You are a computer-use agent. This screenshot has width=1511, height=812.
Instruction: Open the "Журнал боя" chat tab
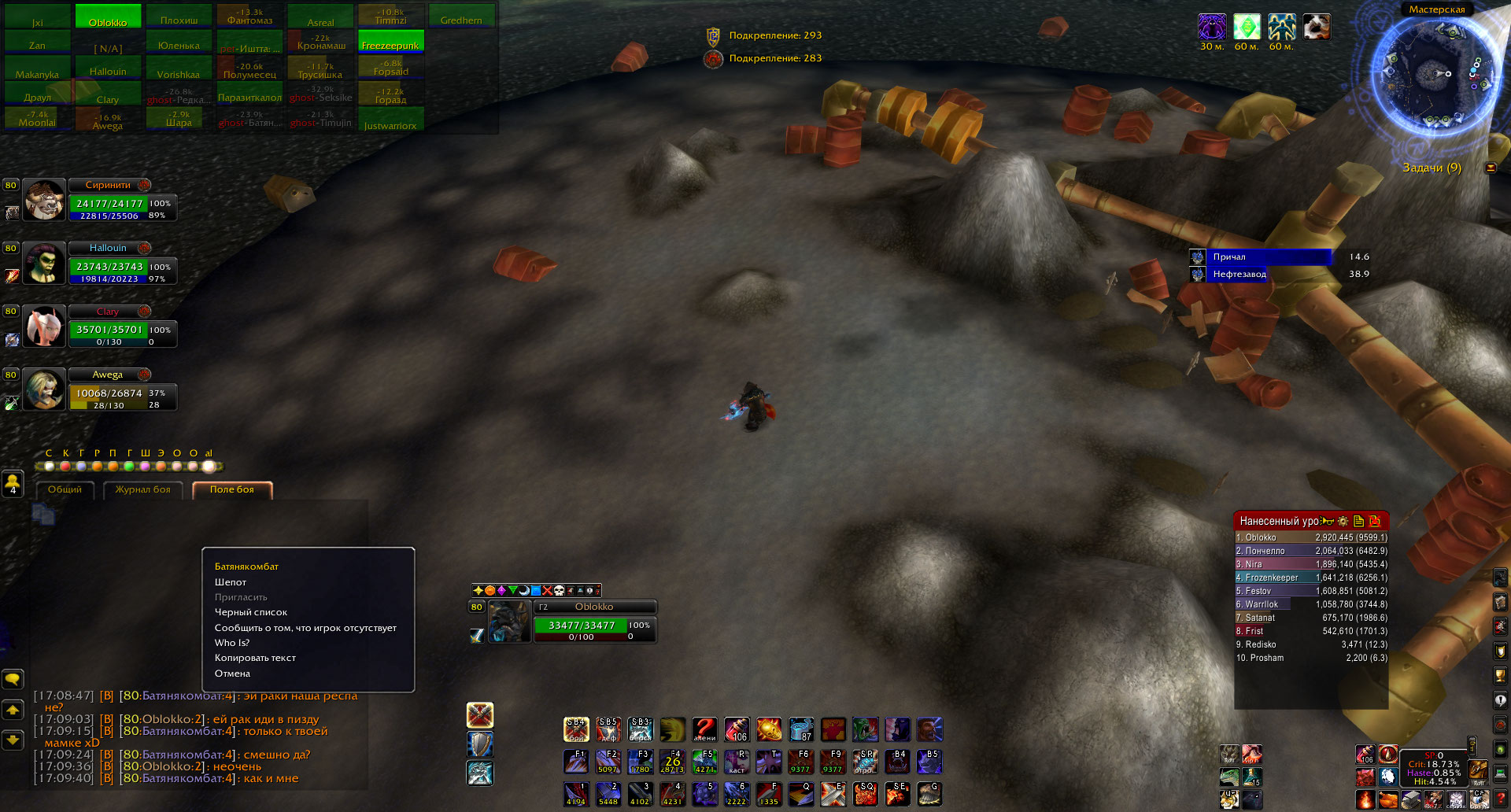point(142,489)
